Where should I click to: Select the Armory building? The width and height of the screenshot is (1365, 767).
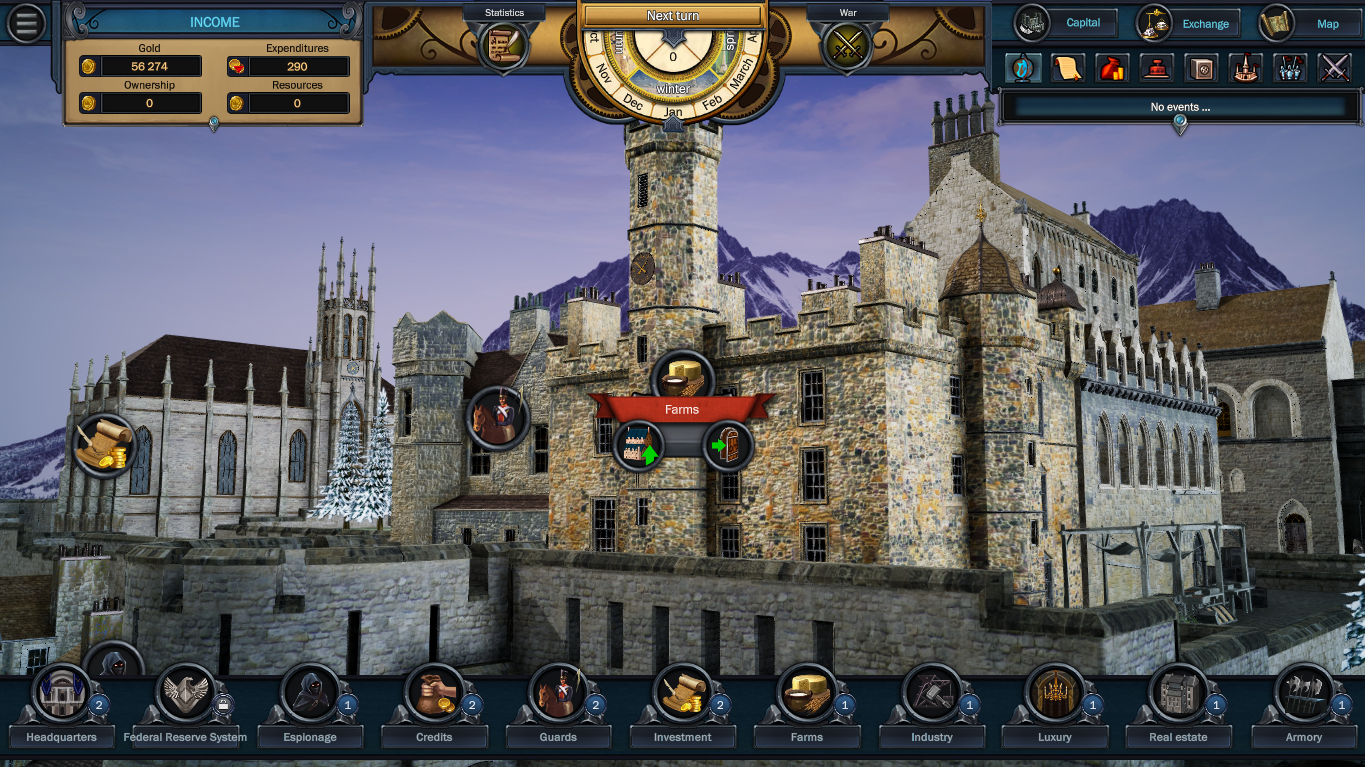point(1303,693)
